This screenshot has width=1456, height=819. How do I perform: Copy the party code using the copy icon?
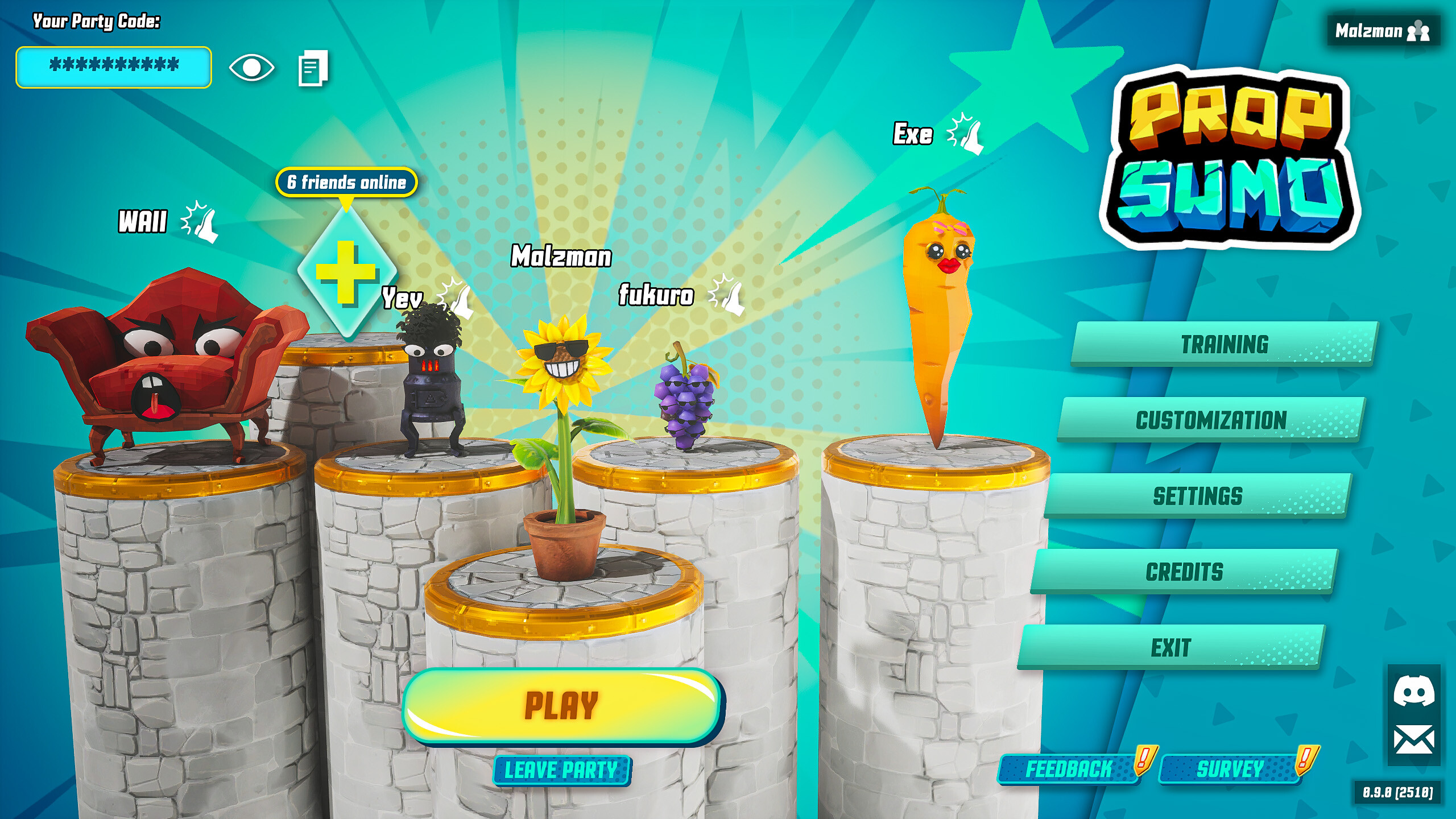(312, 68)
